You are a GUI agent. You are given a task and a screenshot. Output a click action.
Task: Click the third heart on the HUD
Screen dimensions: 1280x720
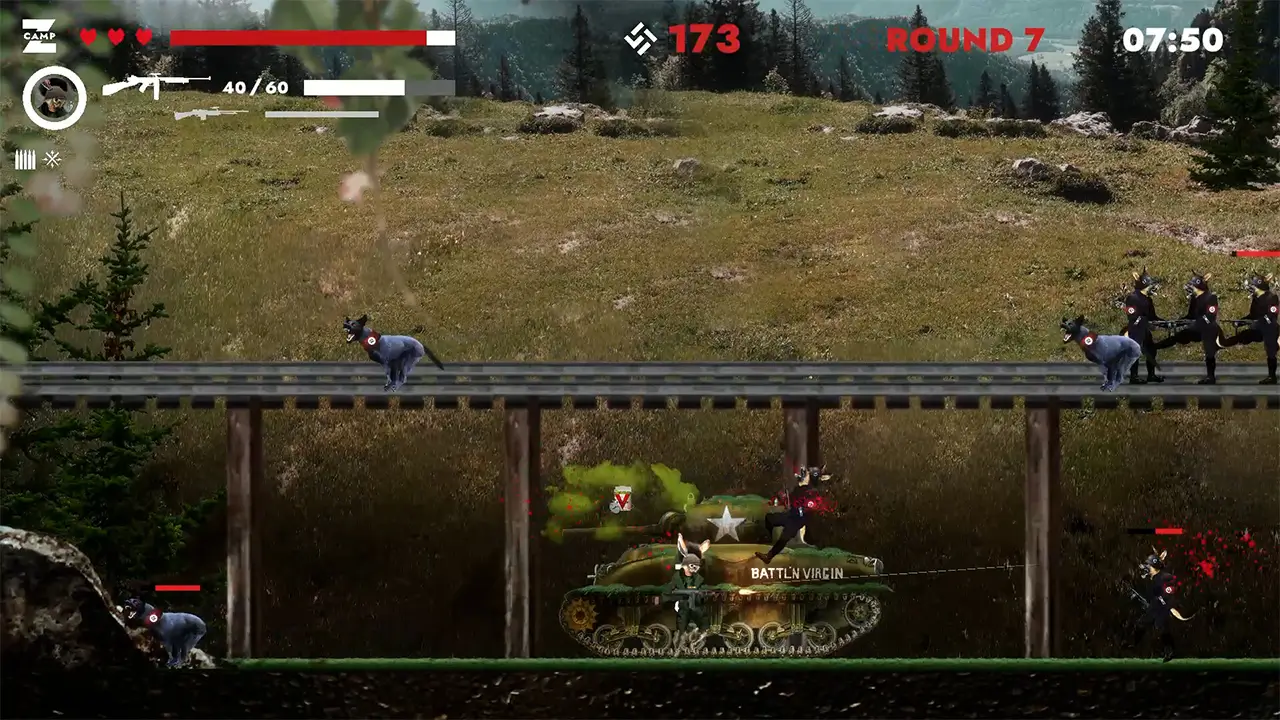[142, 36]
